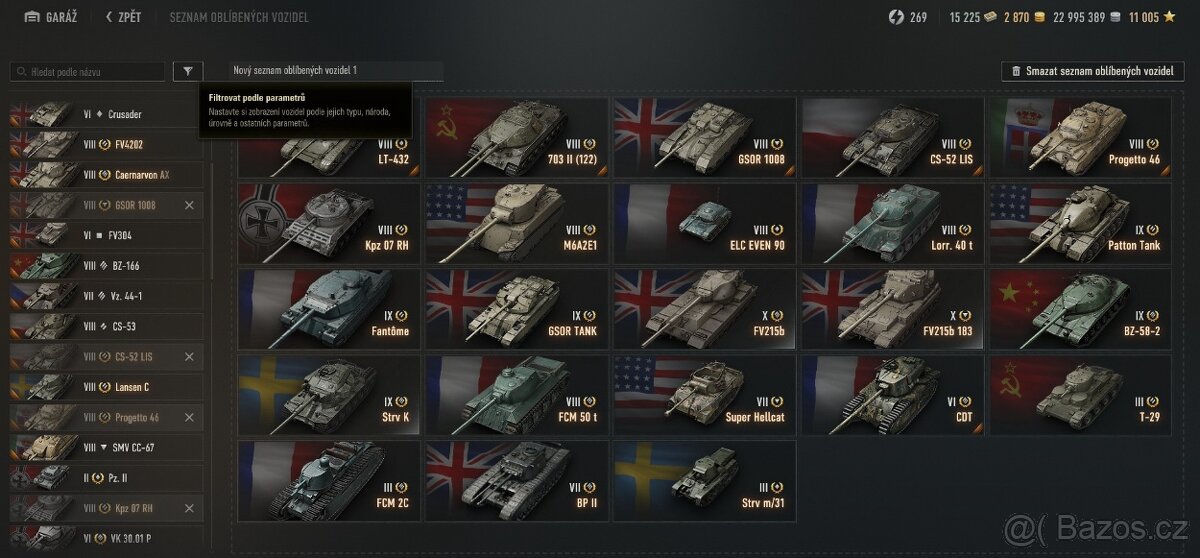The width and height of the screenshot is (1200, 558).
Task: Remove Progetto 46 from the side list
Action: click(x=190, y=417)
